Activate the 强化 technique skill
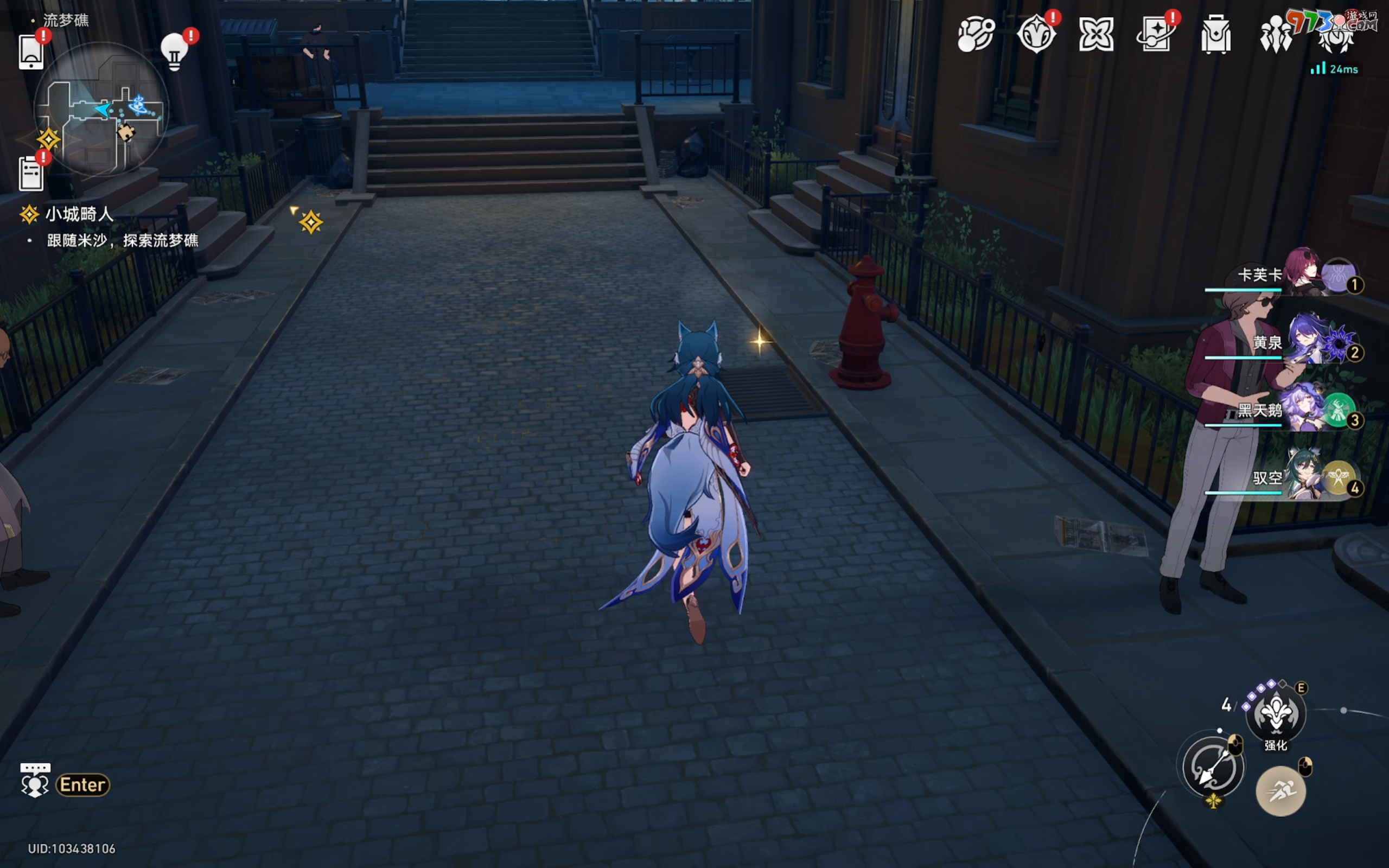Viewport: 1389px width, 868px height. point(1276,713)
